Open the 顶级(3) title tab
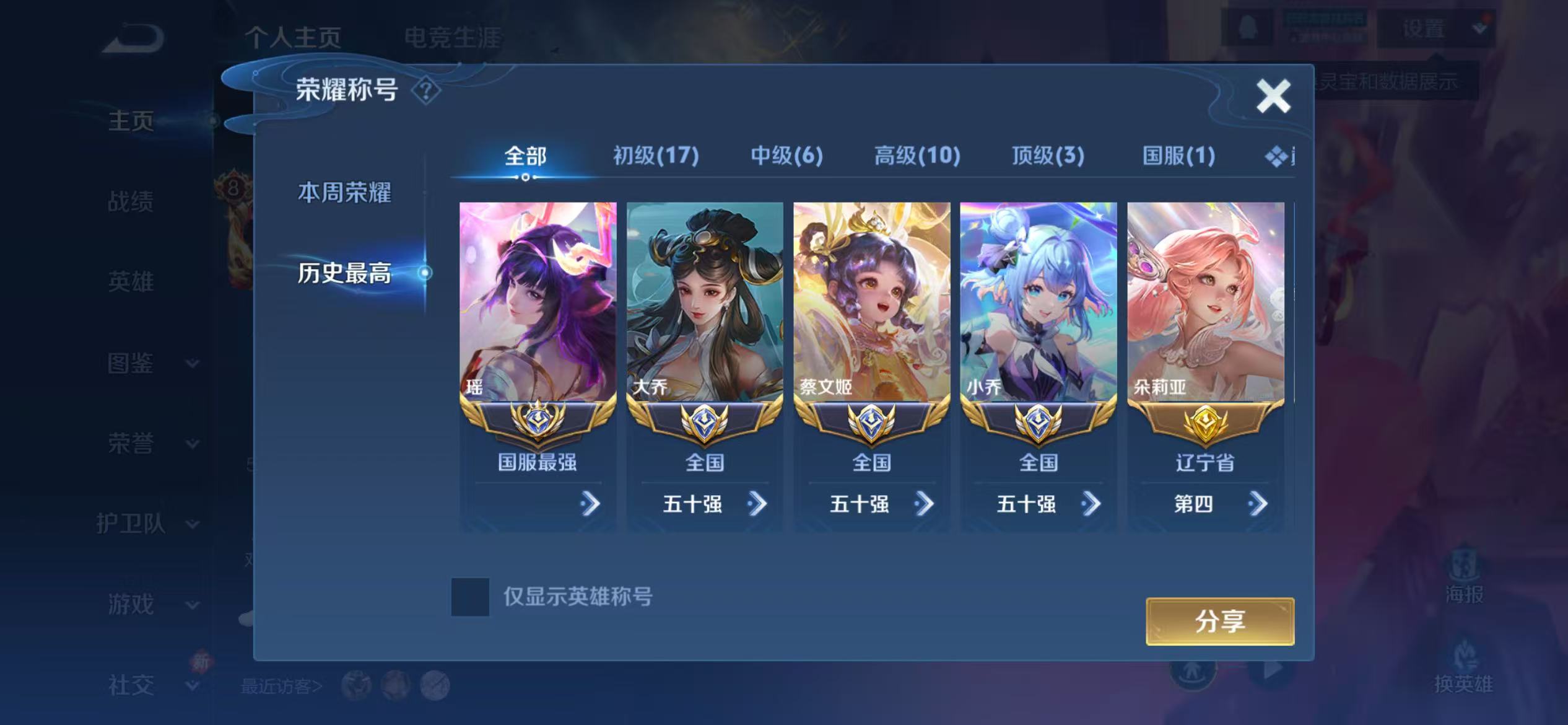This screenshot has height=725, width=1568. click(1048, 156)
